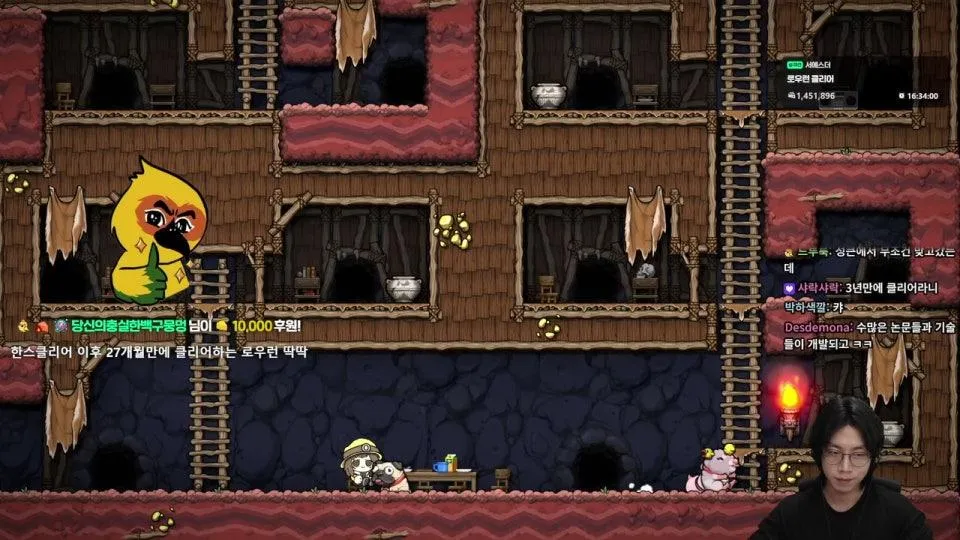
Task: Select Desdemona's username in the chat overlay
Action: coord(815,326)
